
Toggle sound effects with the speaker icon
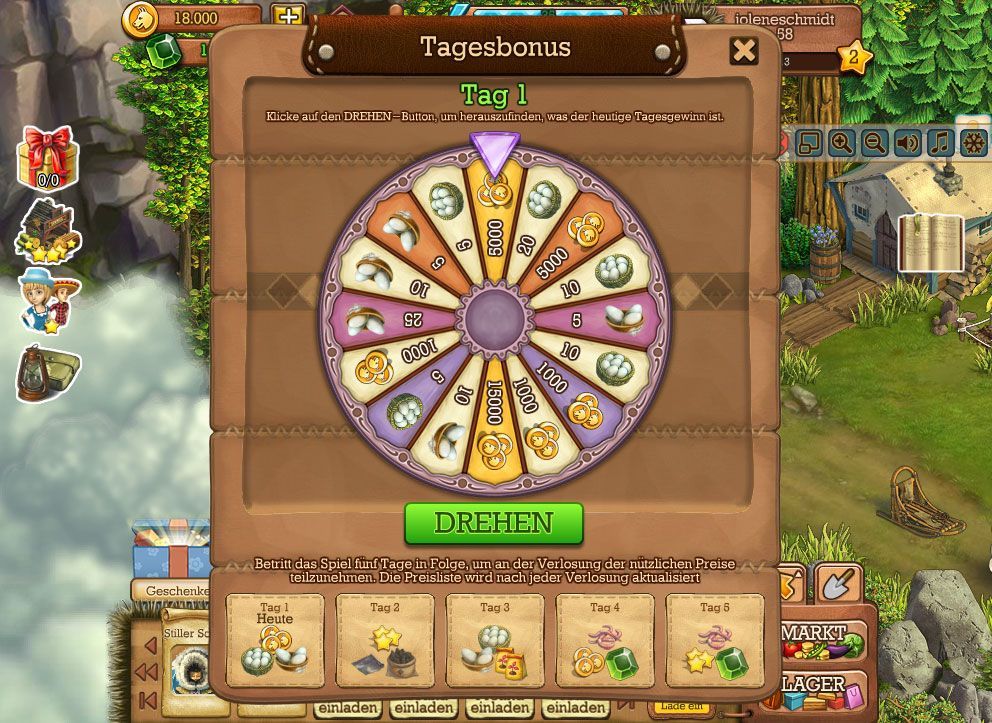[x=907, y=143]
